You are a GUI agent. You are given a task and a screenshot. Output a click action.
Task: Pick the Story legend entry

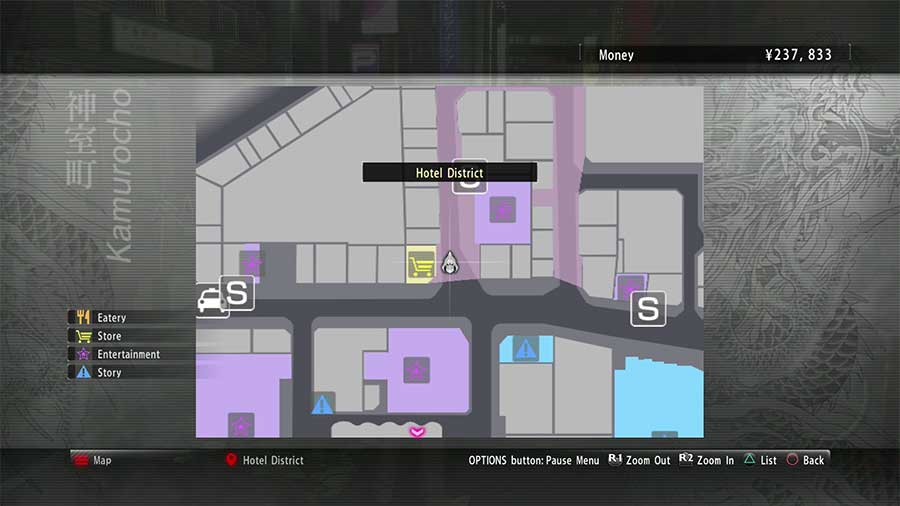click(108, 372)
